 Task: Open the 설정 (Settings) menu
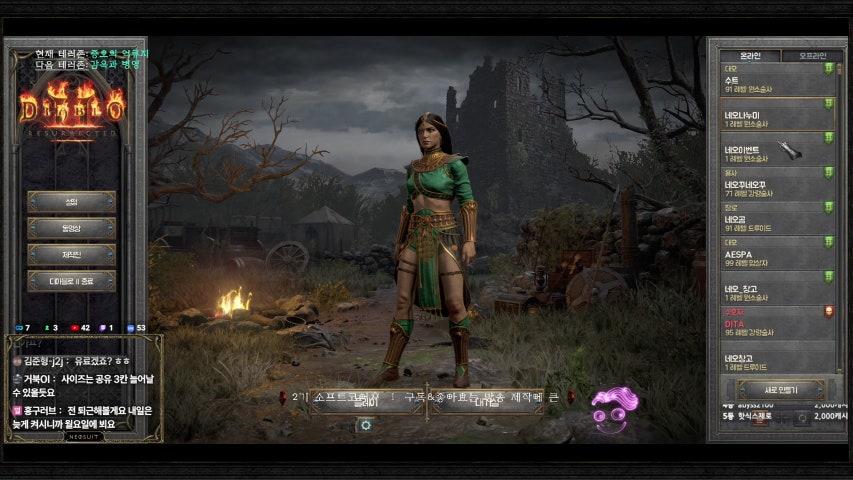pyautogui.click(x=71, y=202)
